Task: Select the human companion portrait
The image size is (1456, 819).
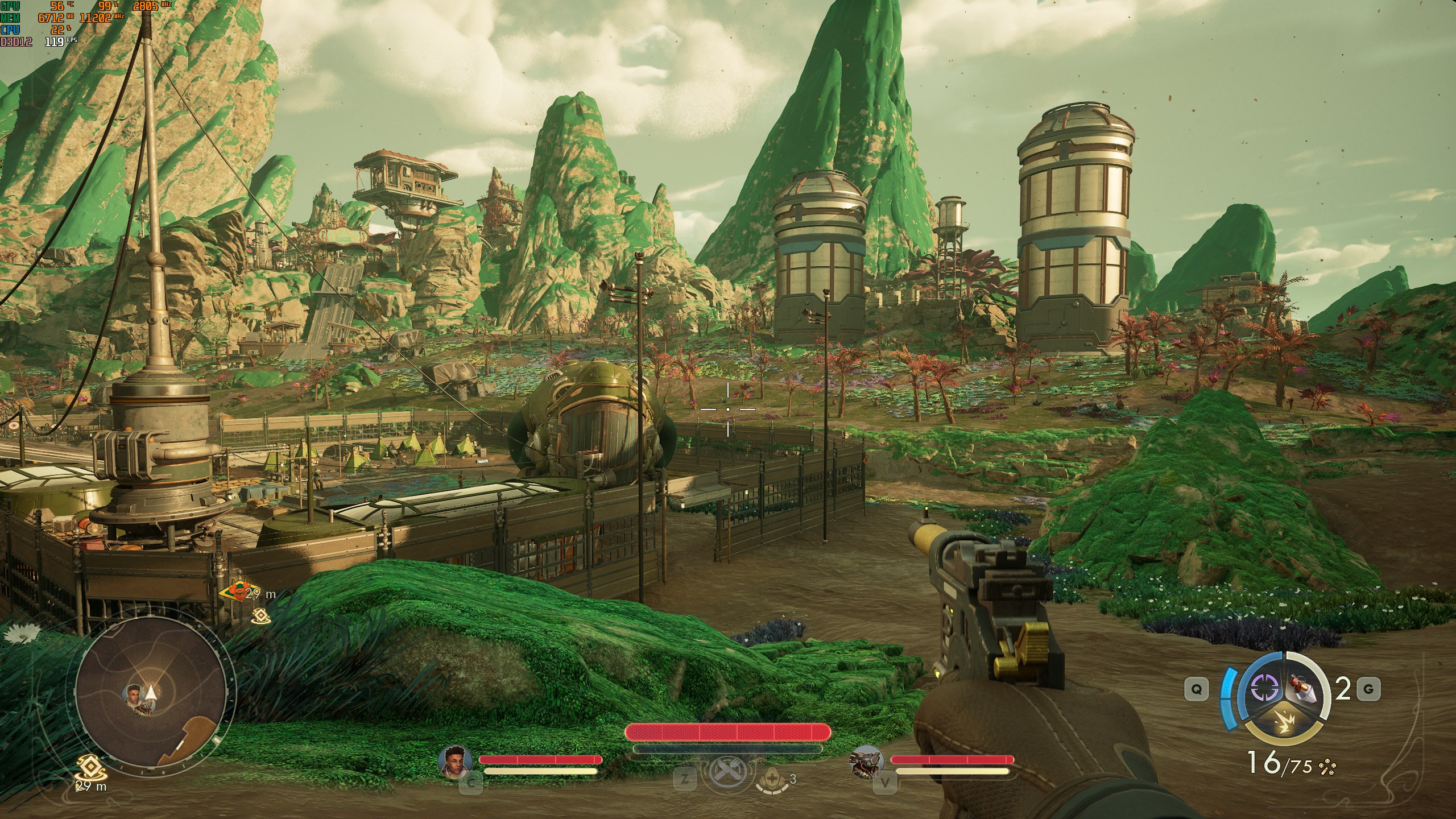Action: pyautogui.click(x=456, y=762)
